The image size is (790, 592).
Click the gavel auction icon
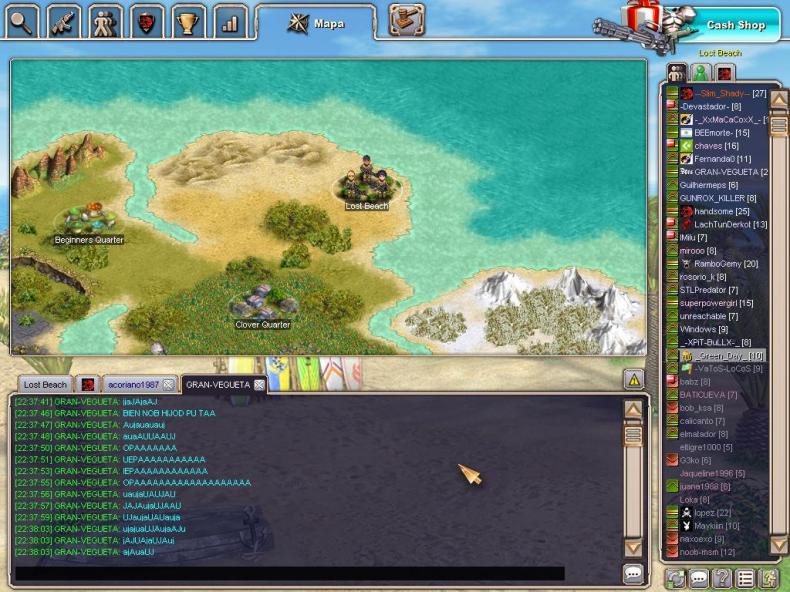pyautogui.click(x=406, y=19)
